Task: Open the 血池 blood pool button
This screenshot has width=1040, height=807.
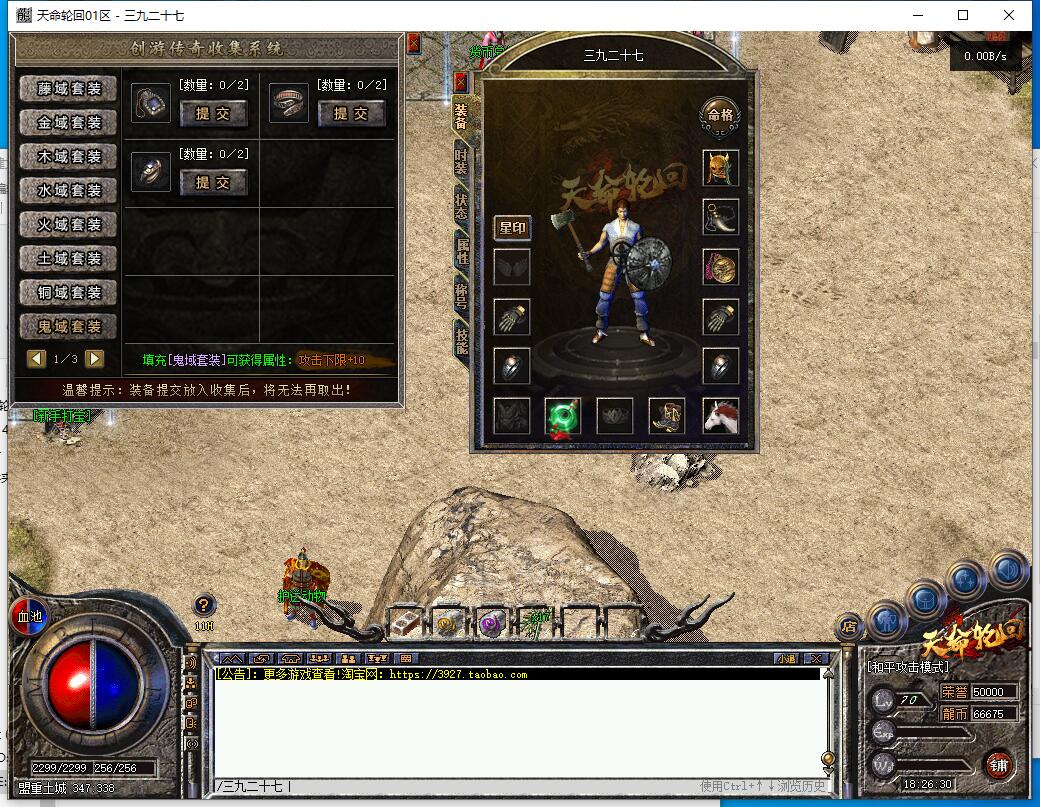Action: point(28,617)
